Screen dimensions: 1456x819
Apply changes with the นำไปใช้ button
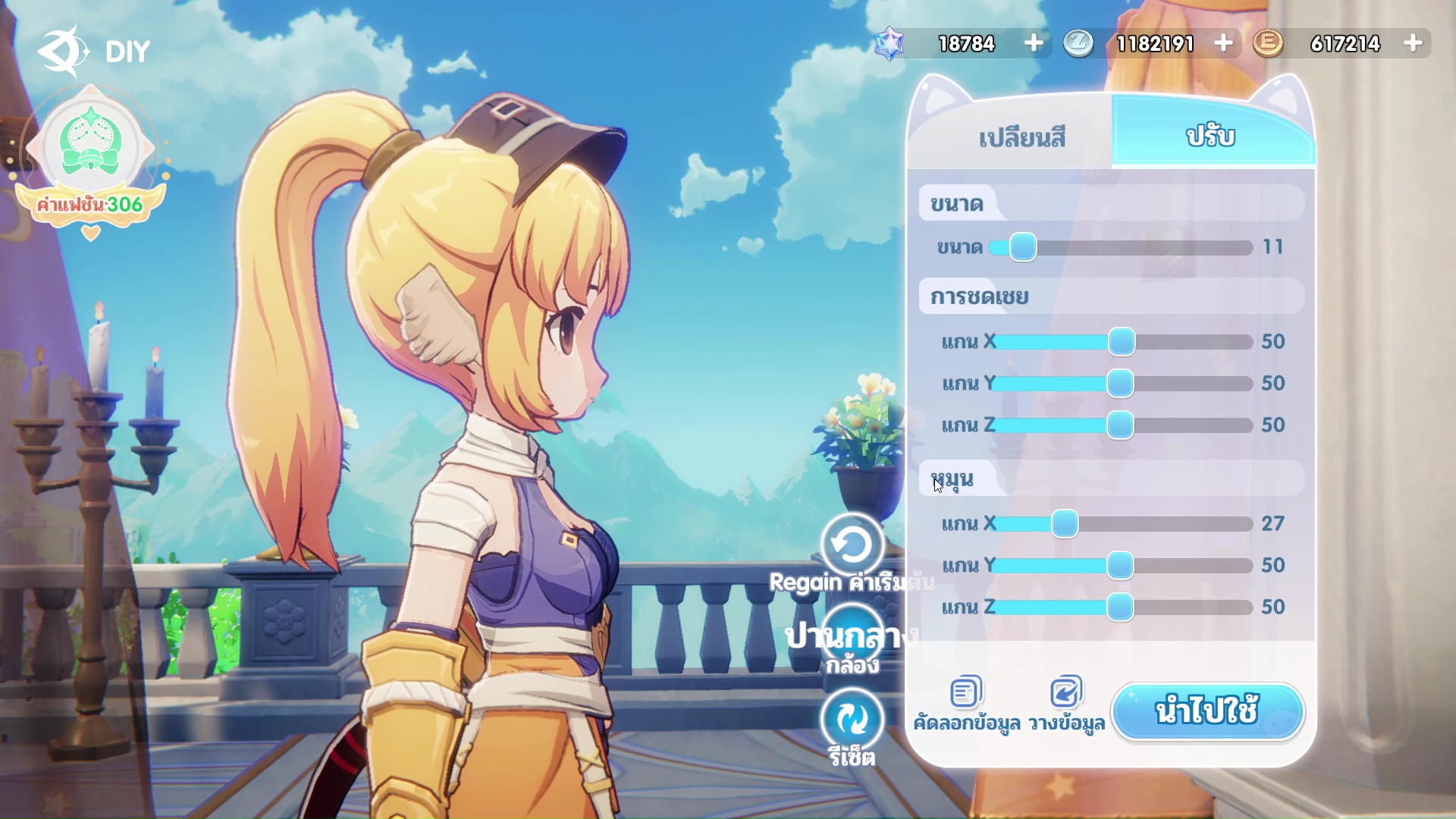pos(1207,711)
